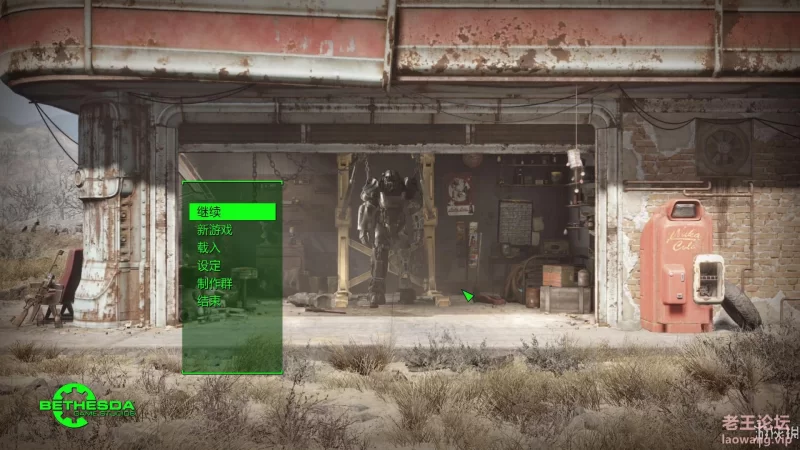Viewport: 800px width, 450px height.
Task: Start a new game with 新游戏
Action: pos(214,230)
